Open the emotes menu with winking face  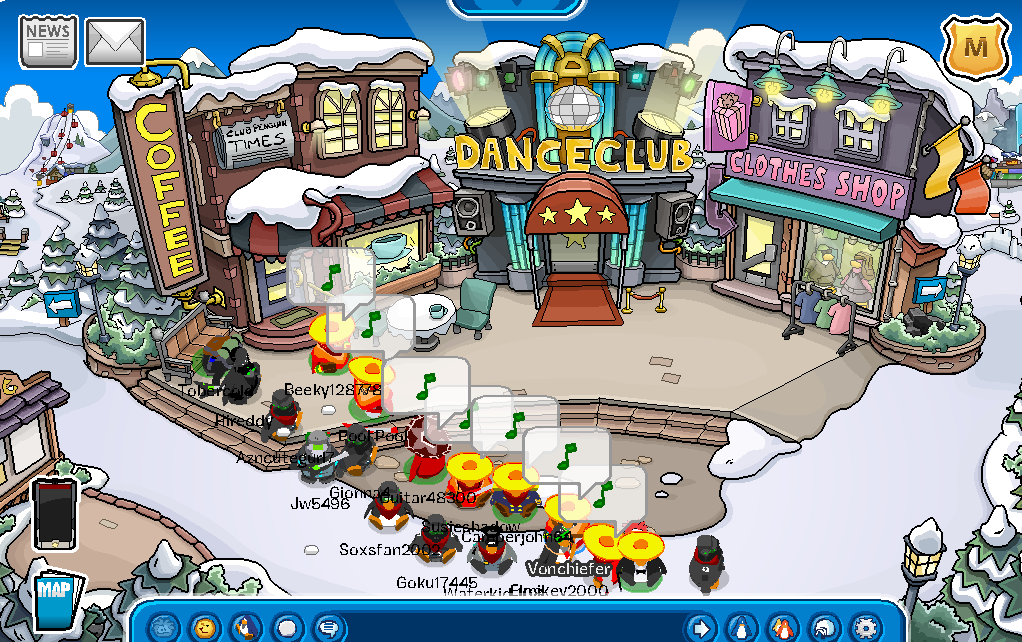click(205, 627)
